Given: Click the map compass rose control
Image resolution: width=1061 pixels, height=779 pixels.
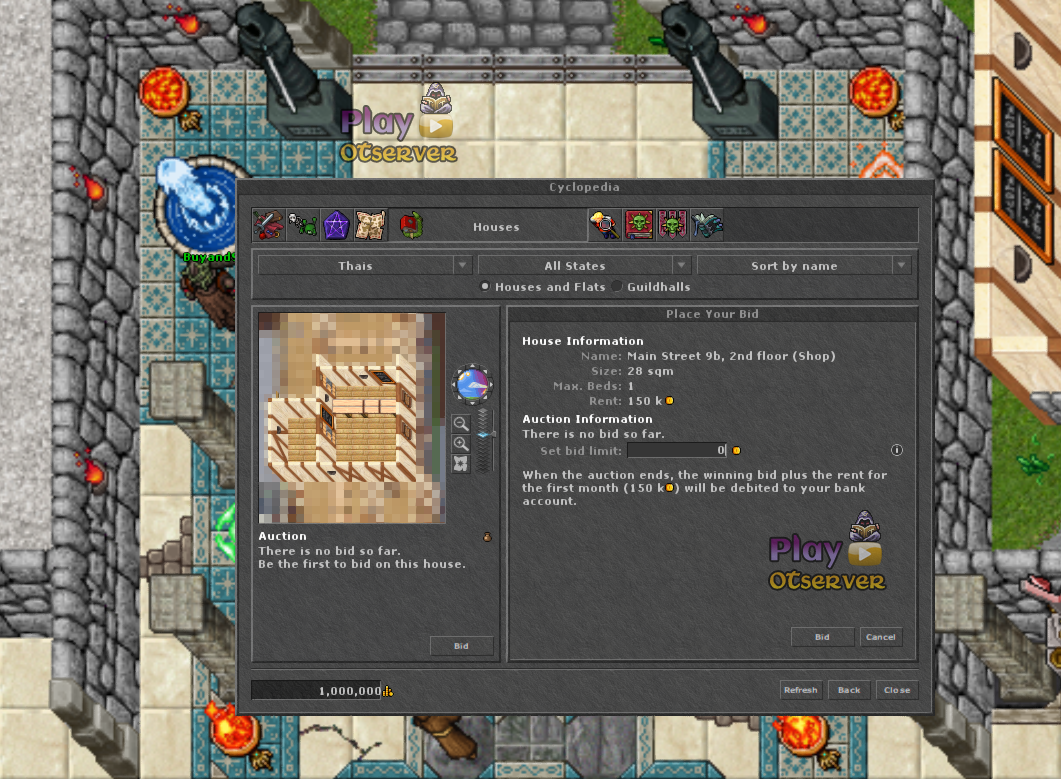Looking at the screenshot, I should (x=471, y=384).
